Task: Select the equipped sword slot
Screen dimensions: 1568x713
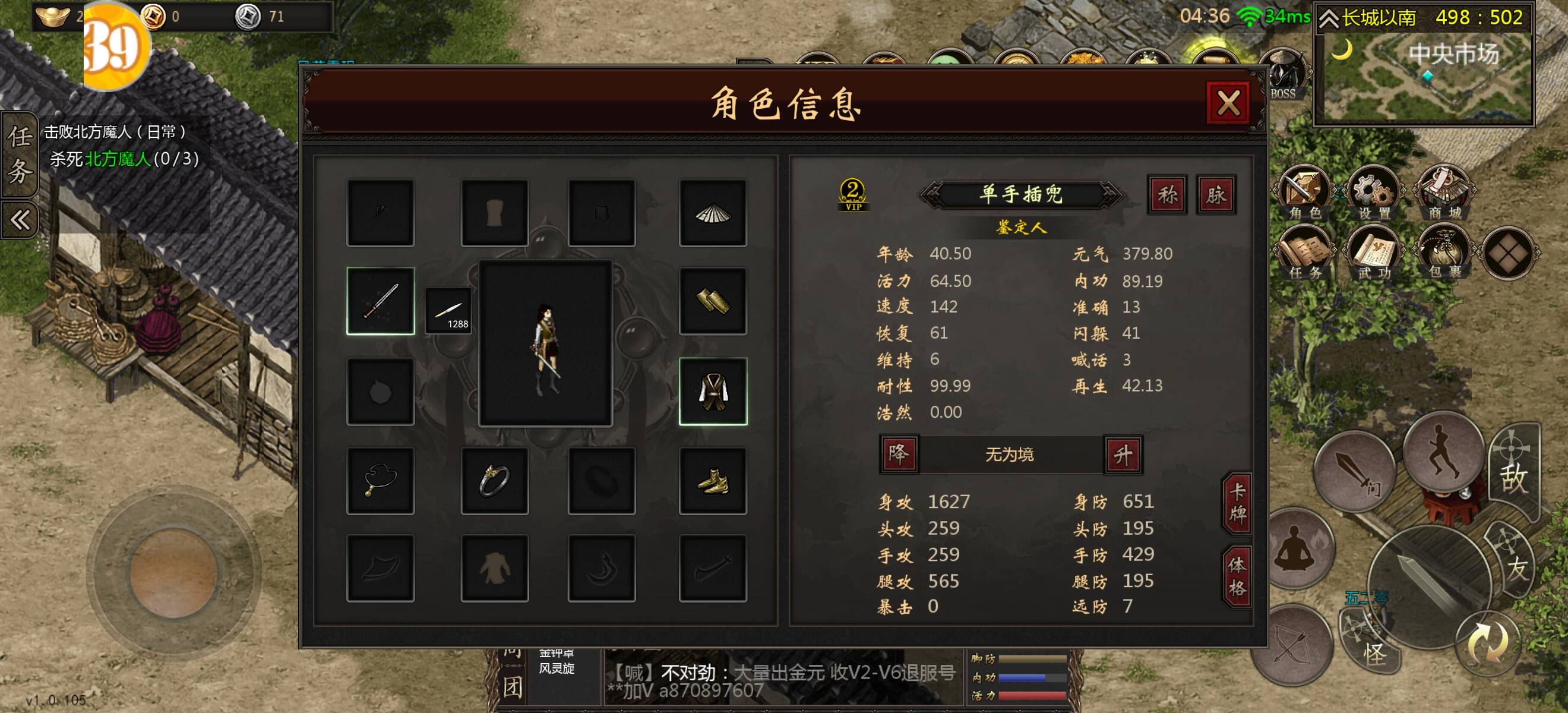Action: (x=381, y=301)
